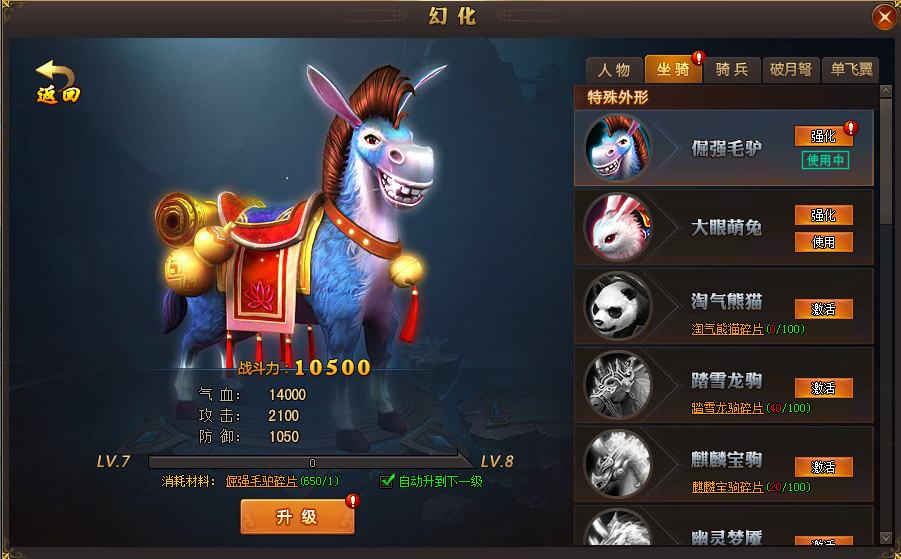Activate the 麒麟宝驹 mount

[823, 467]
